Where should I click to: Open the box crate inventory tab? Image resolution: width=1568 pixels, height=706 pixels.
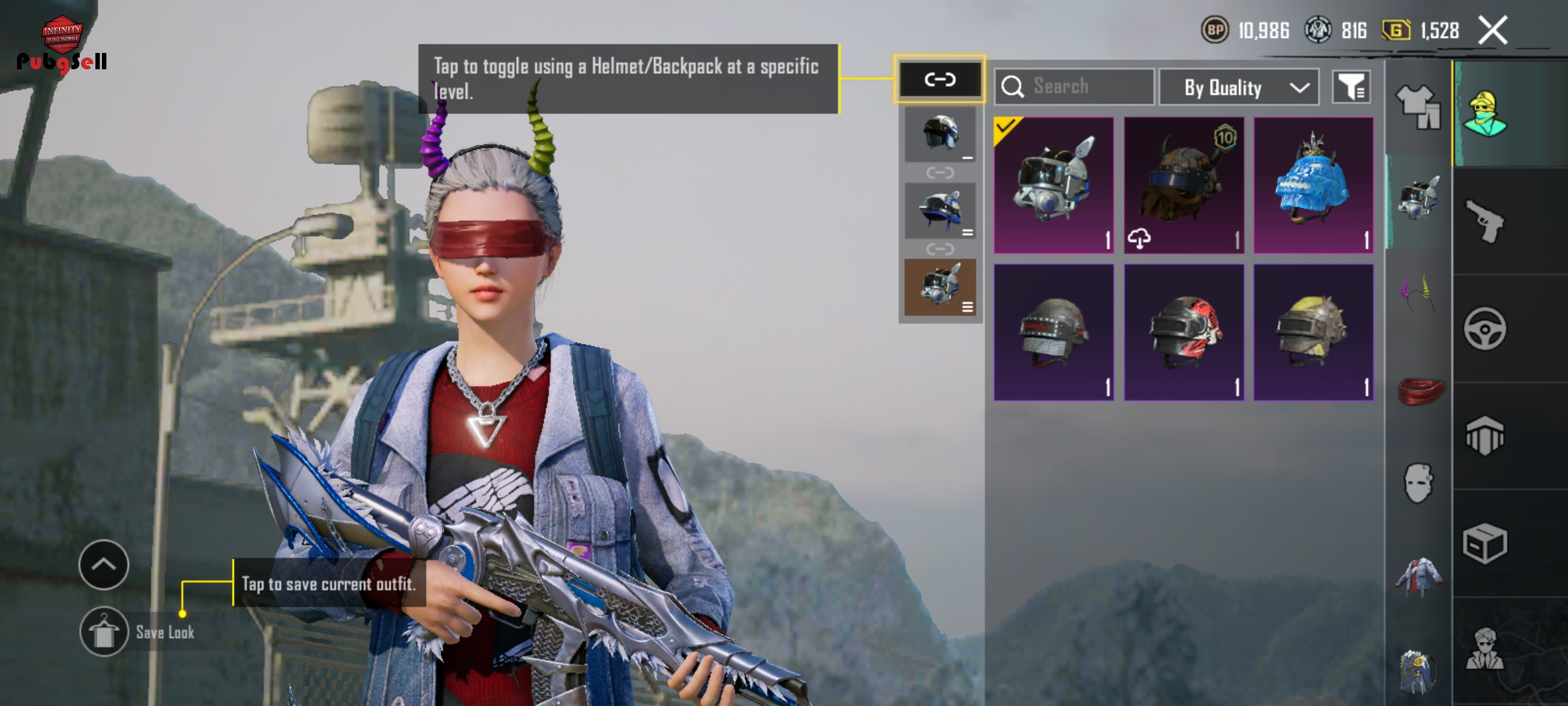[1484, 543]
